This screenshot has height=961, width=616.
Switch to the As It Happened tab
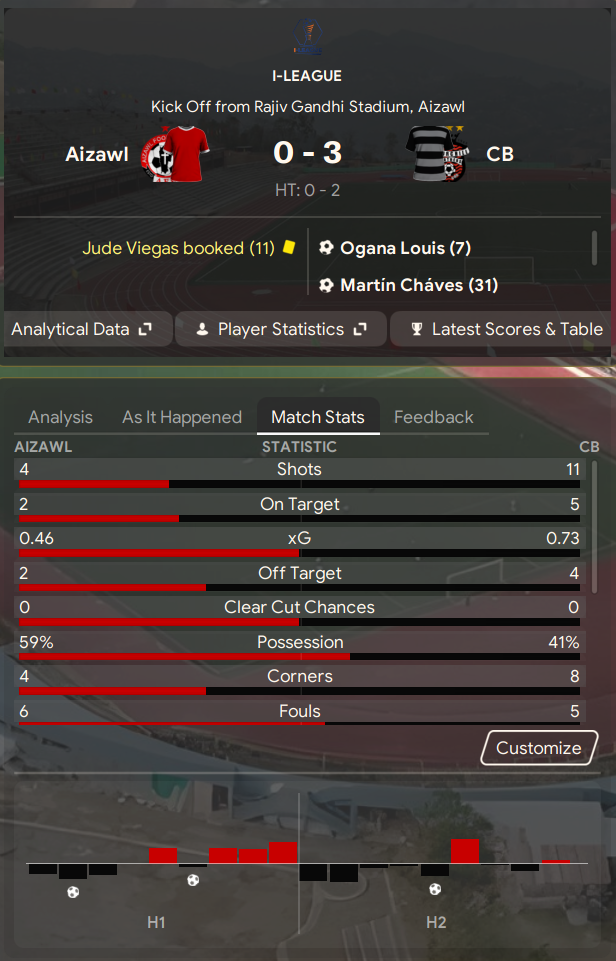182,417
